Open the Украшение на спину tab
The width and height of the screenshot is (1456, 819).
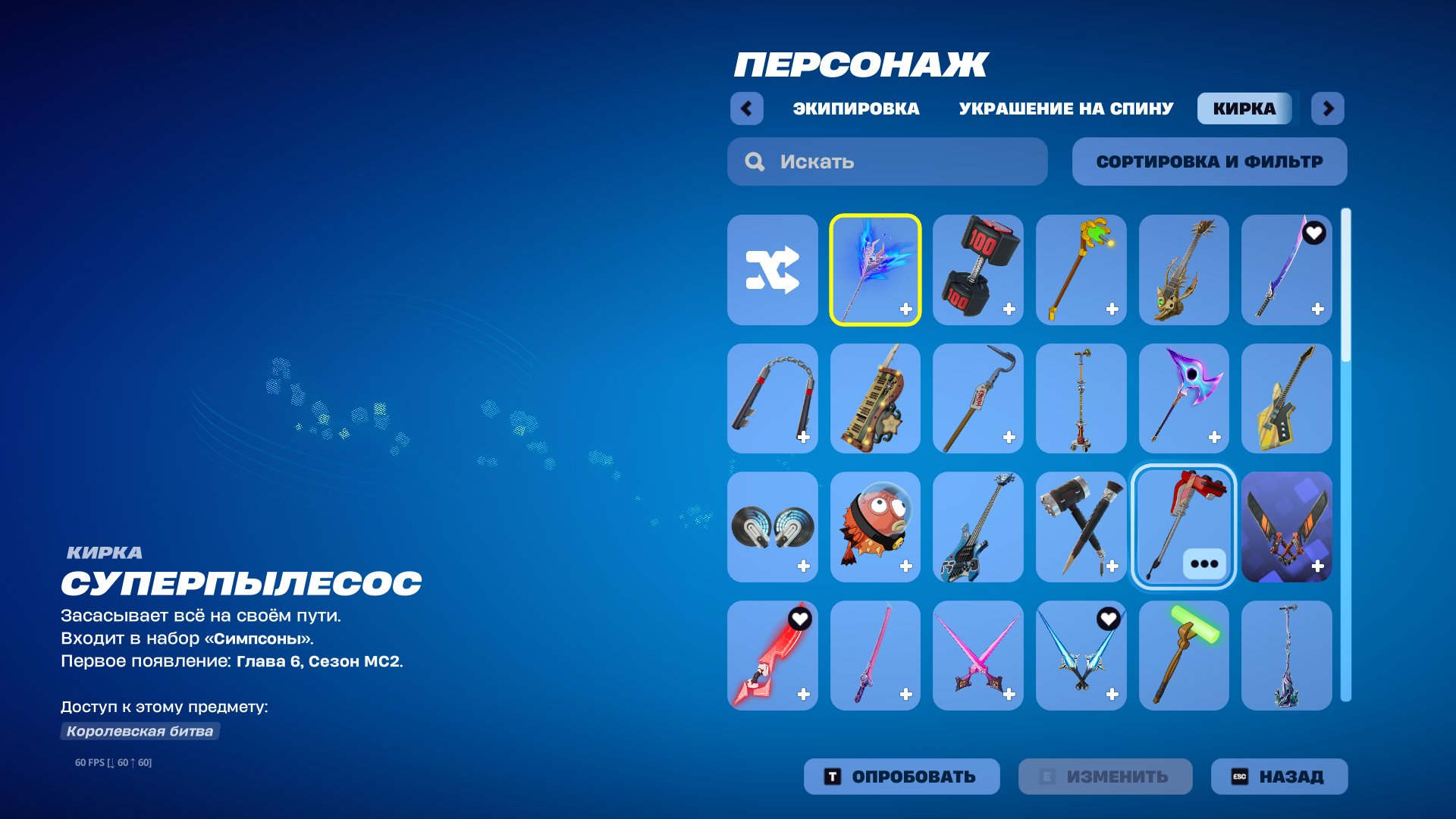click(x=1065, y=108)
